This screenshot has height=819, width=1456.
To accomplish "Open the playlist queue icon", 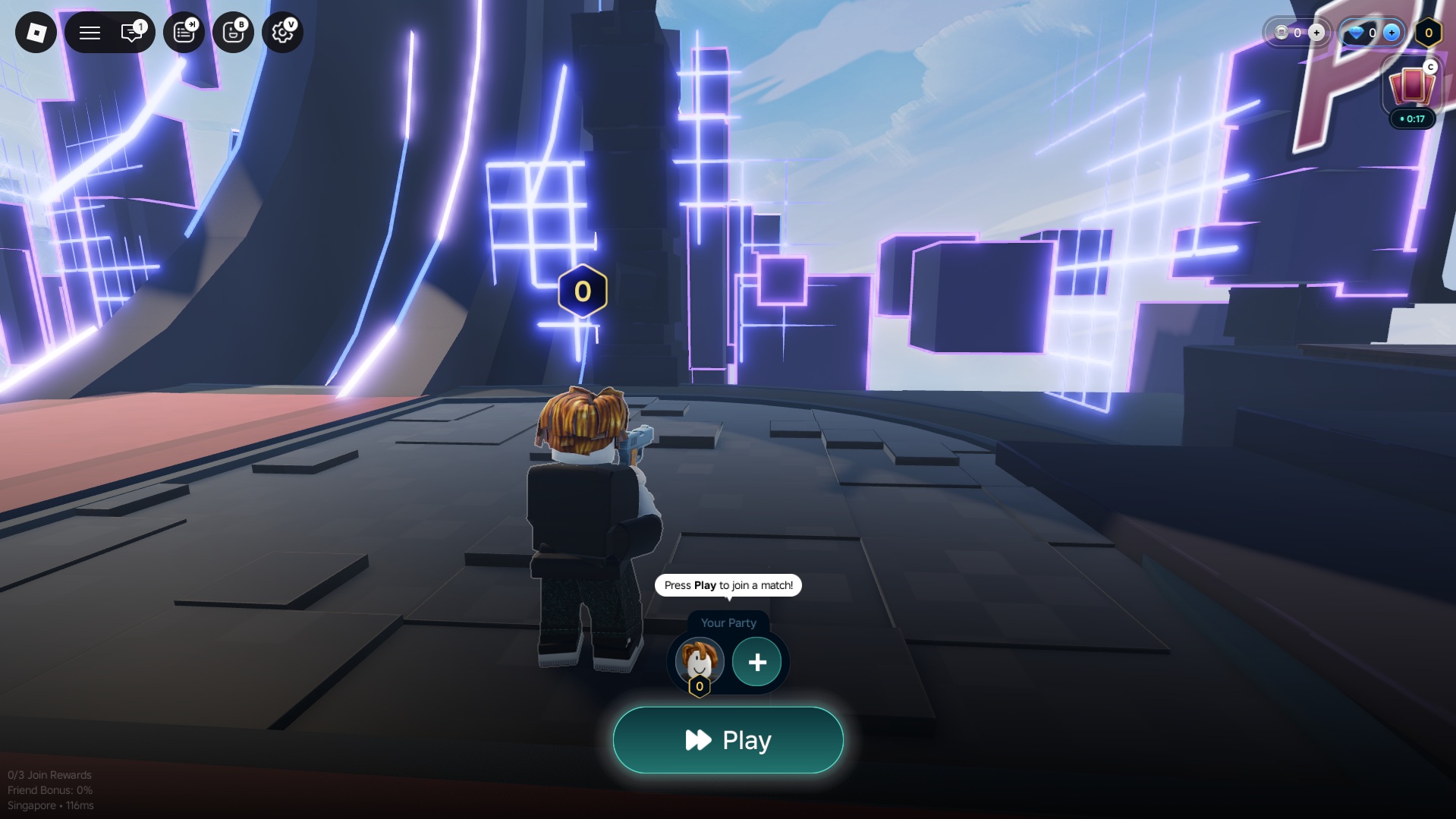I will (184, 32).
